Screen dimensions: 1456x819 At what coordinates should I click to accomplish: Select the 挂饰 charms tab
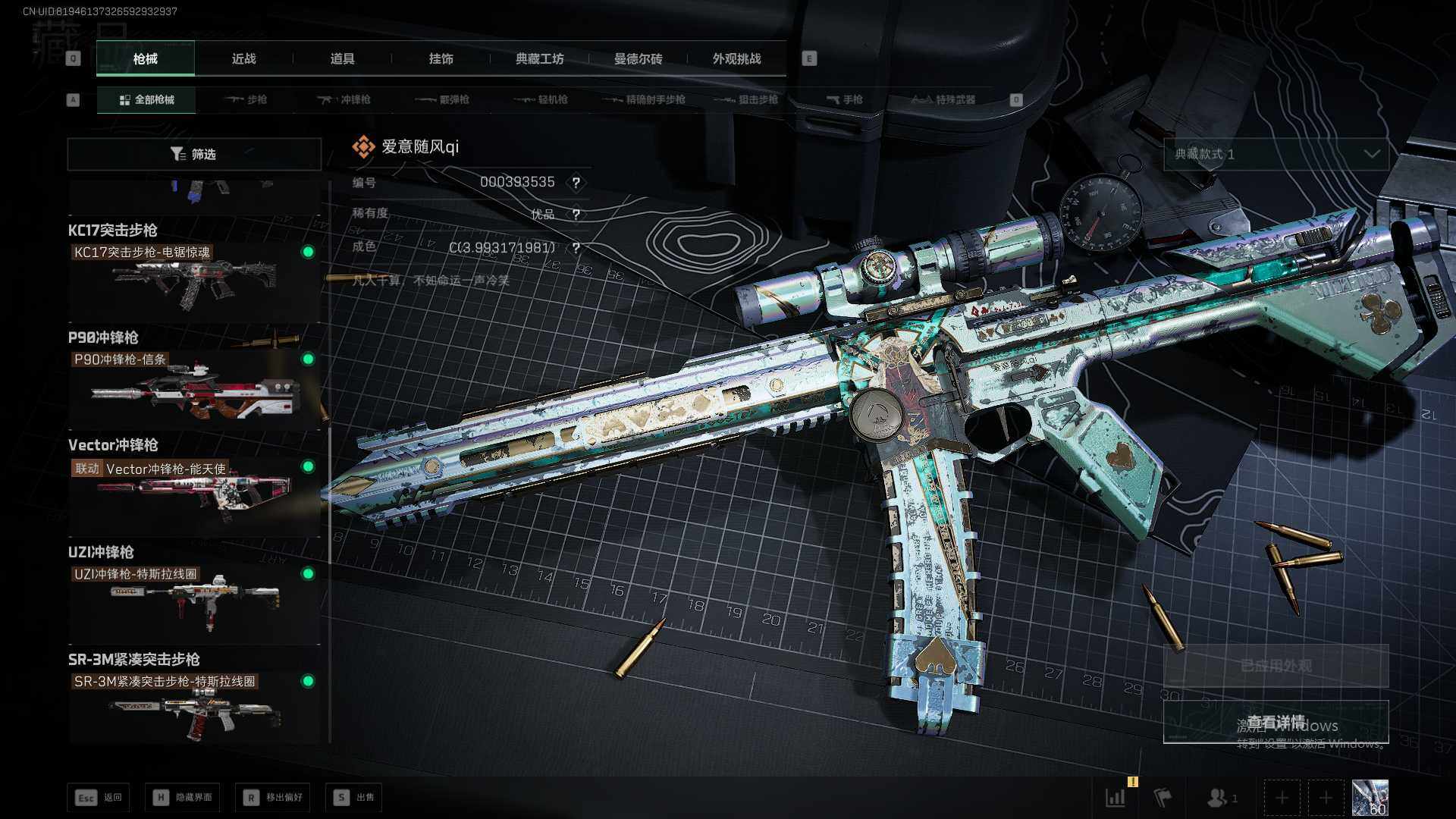441,58
